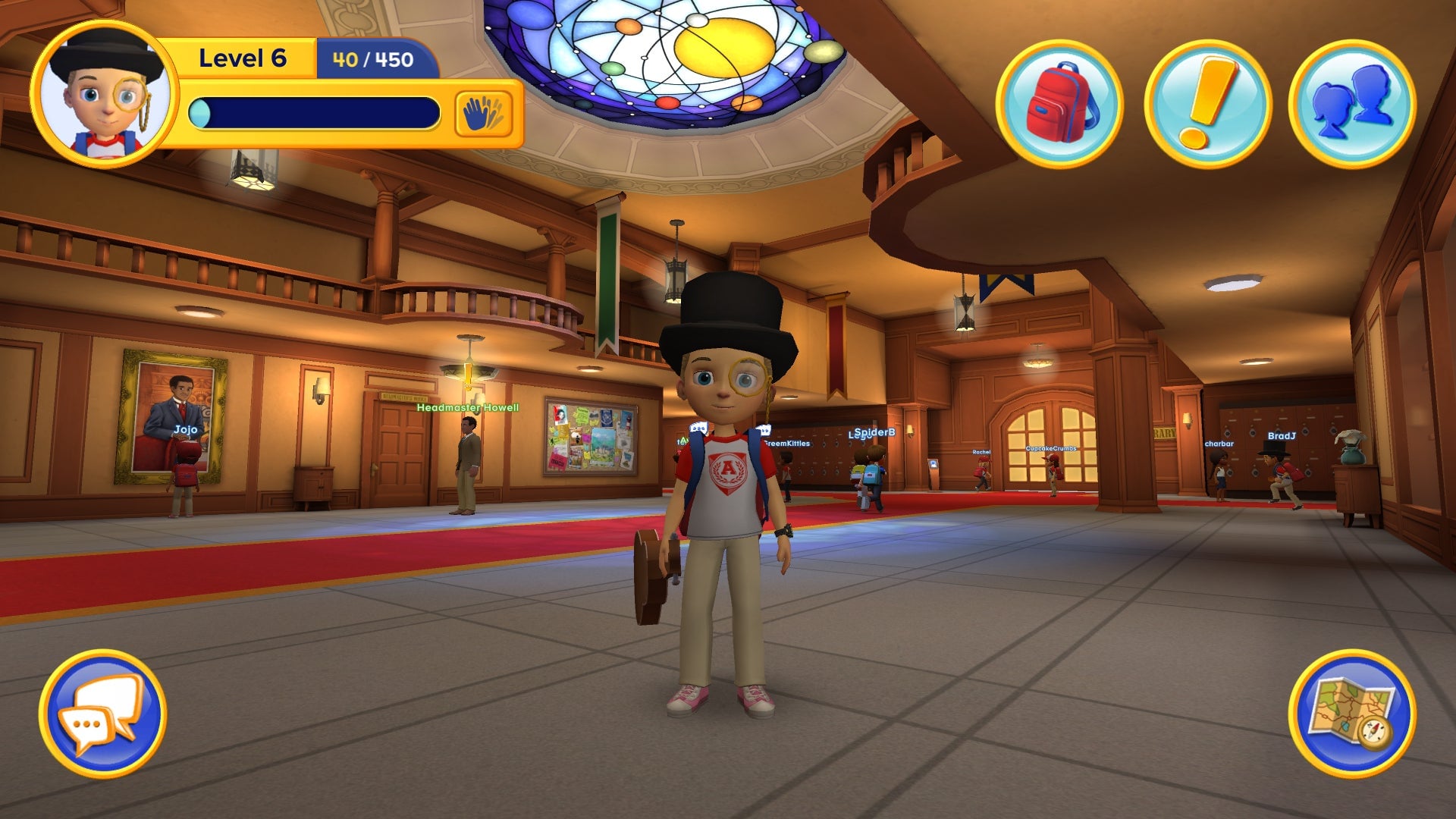Tap the waving hand emote button

(483, 115)
